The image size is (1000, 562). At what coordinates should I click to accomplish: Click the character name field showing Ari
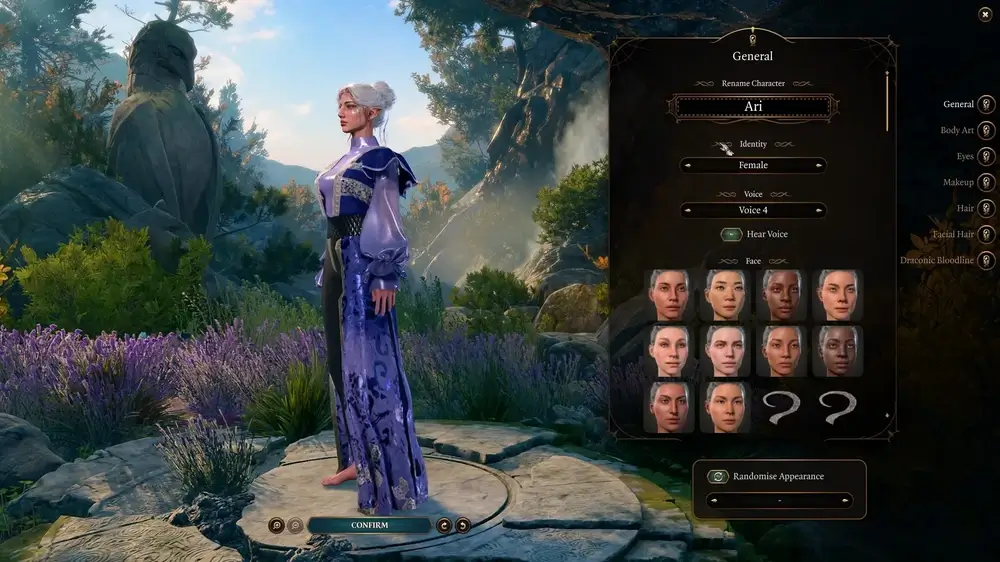[x=753, y=107]
